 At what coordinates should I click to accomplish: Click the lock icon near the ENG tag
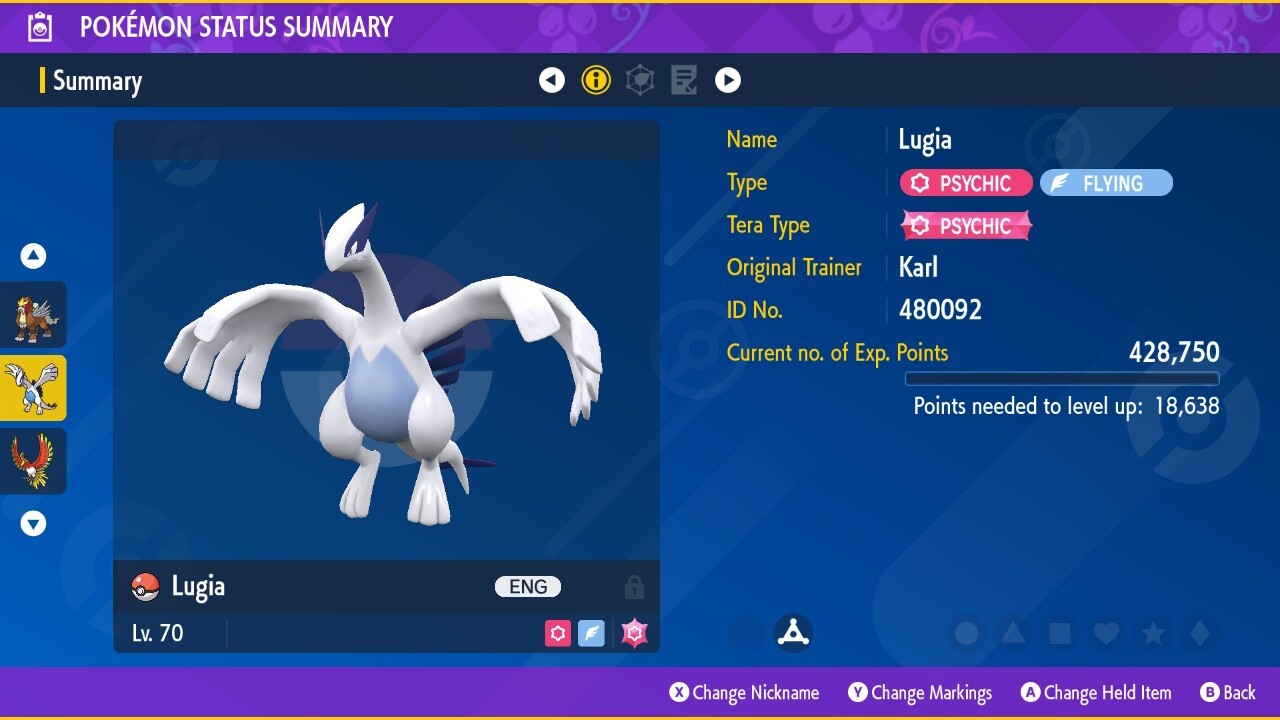point(634,586)
